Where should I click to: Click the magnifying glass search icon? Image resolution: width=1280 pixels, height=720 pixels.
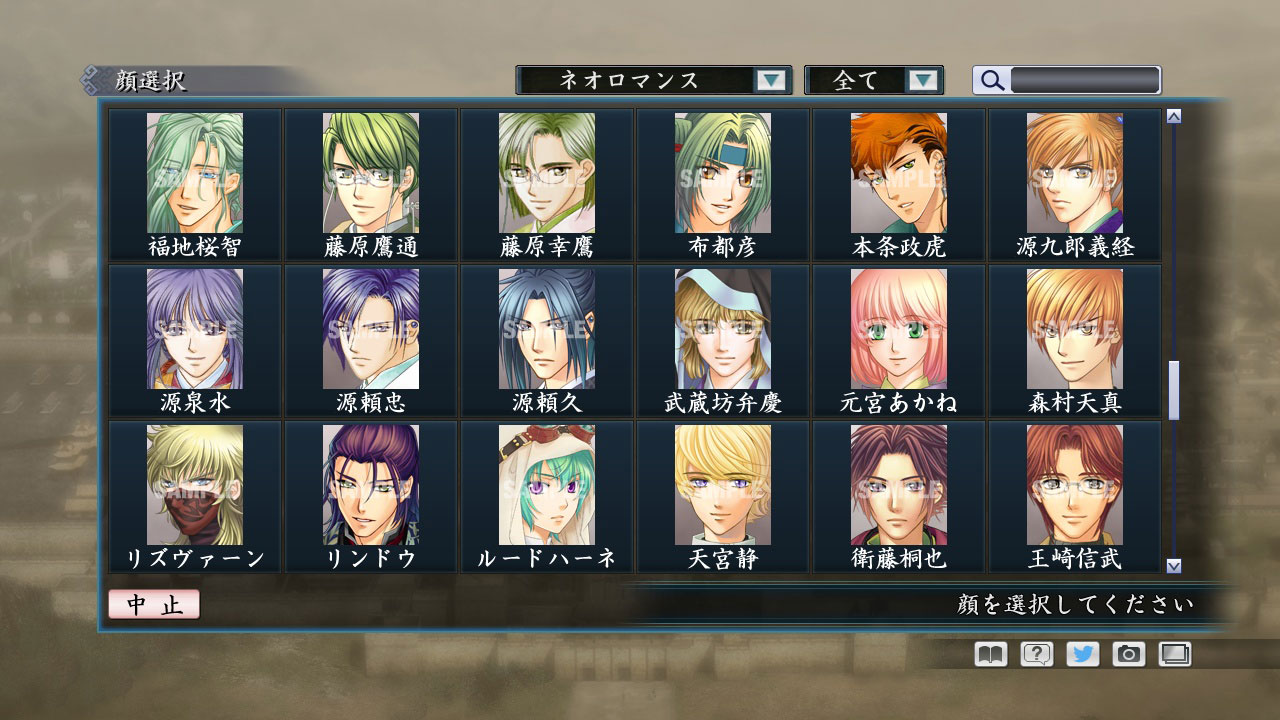pyautogui.click(x=991, y=80)
